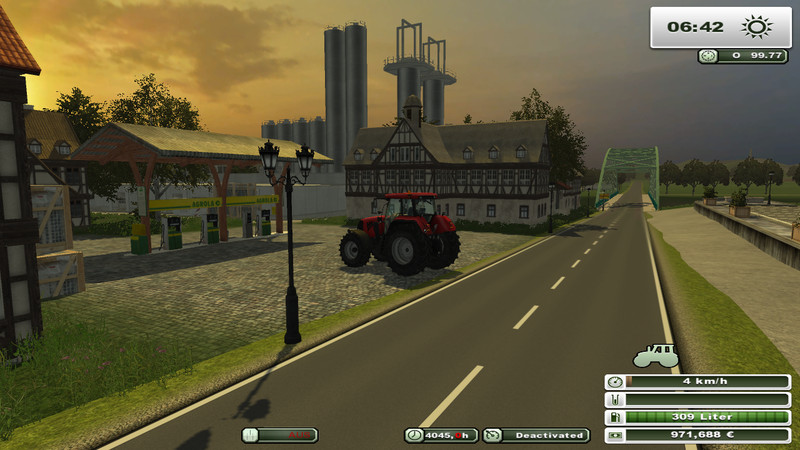Select the white tractor vehicle icon
The image size is (800, 450).
[656, 356]
